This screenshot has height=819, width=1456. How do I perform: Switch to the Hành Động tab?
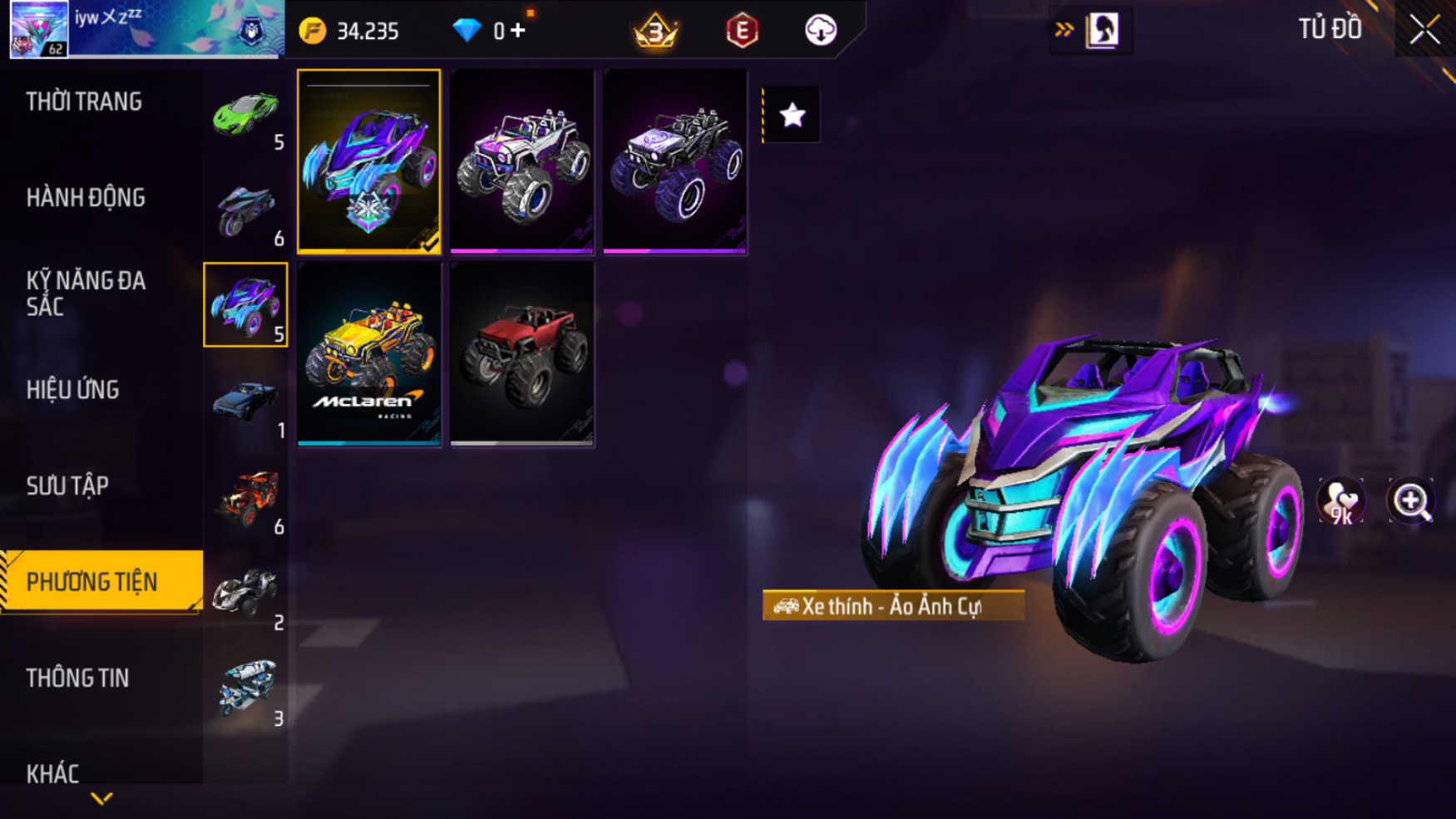(x=86, y=198)
